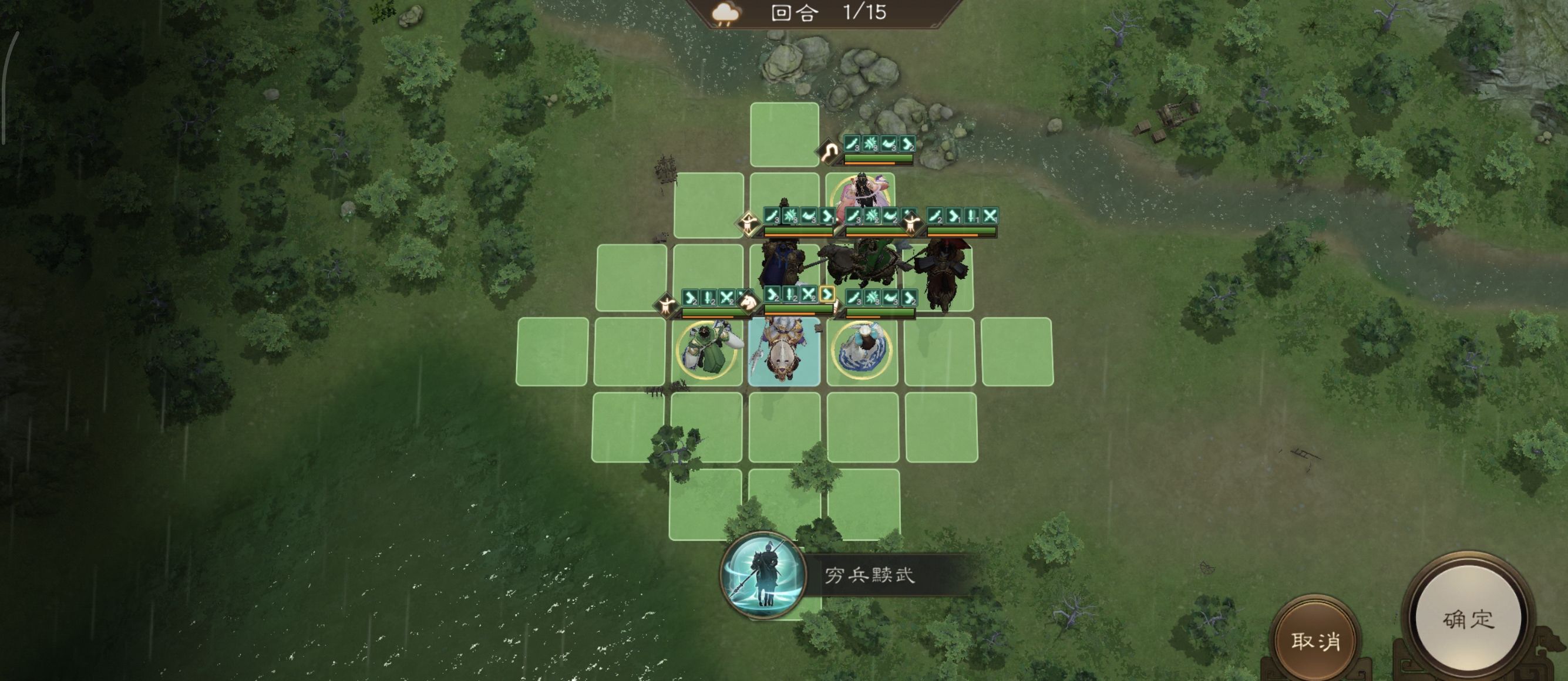Screen dimensions: 1568x681
Task: Click the rain weather icon beside the round counter
Action: (x=725, y=14)
